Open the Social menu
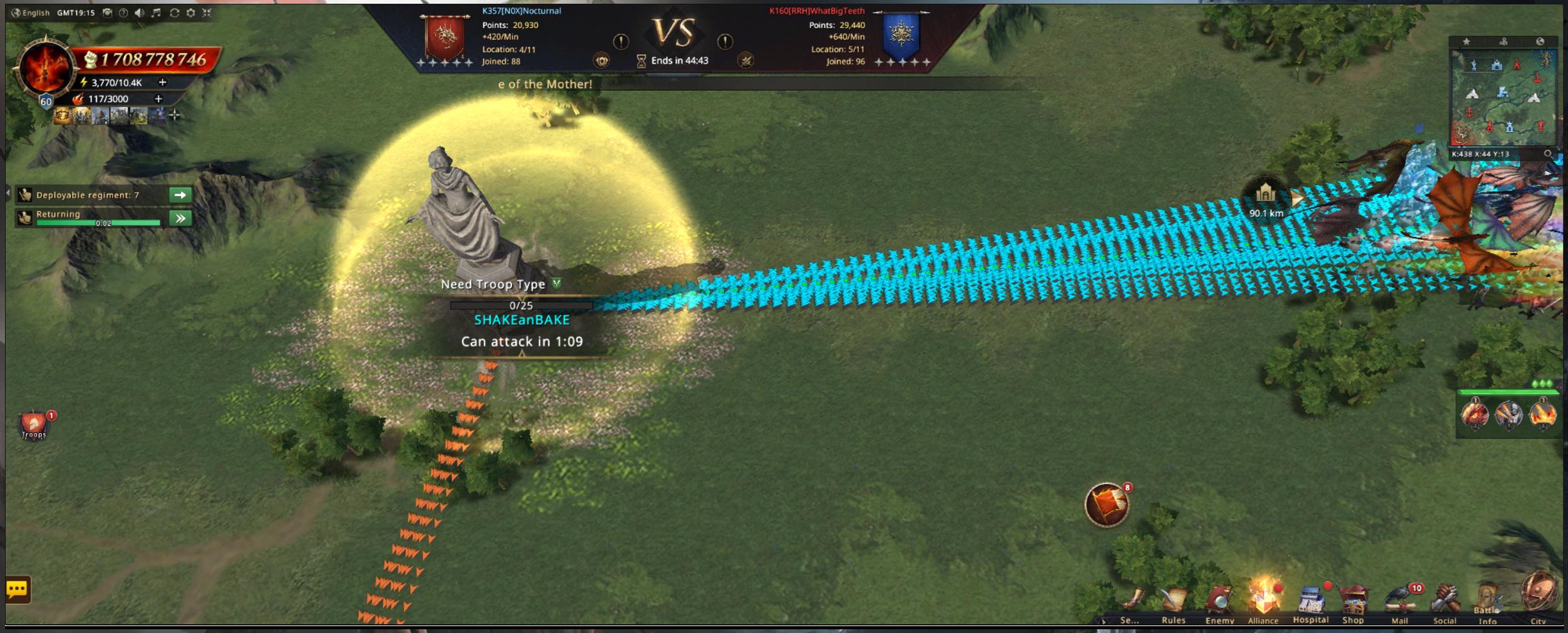 (1445, 602)
